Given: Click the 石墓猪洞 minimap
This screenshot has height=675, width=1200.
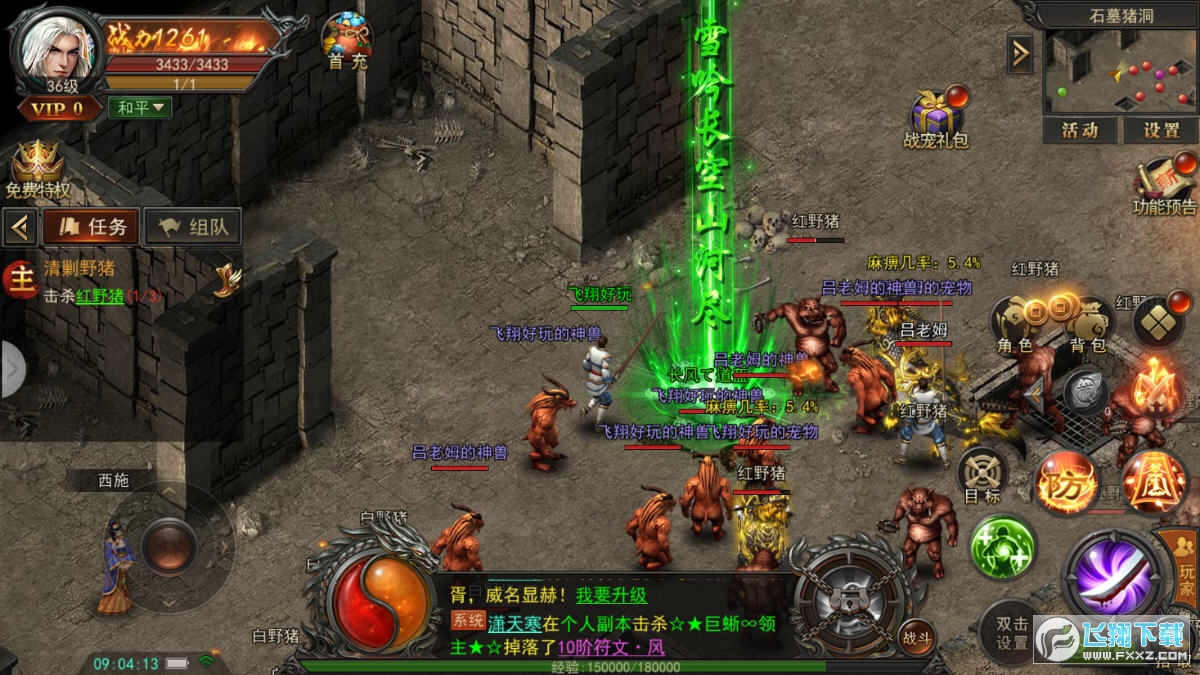Looking at the screenshot, I should tap(1120, 72).
